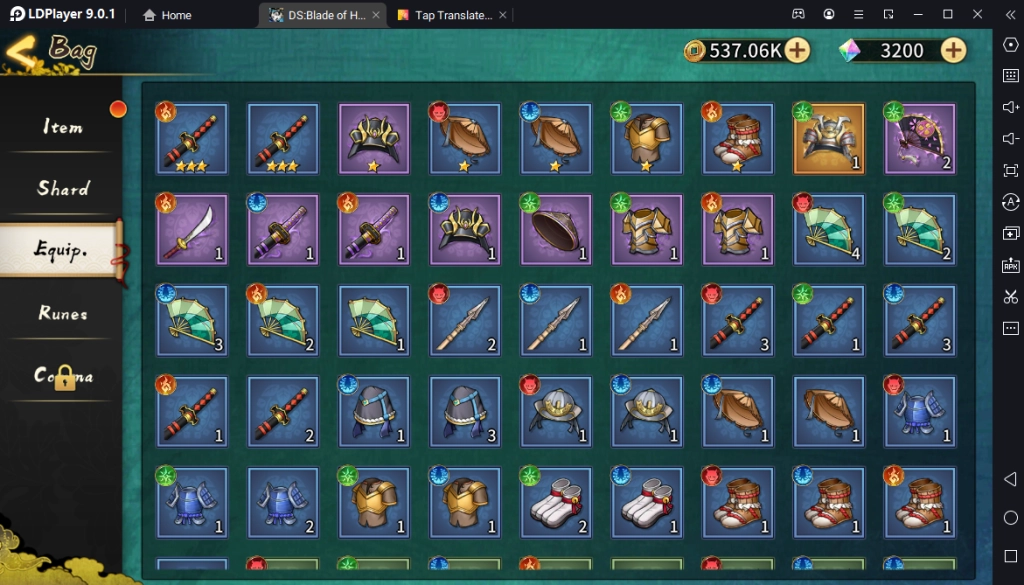
Task: Switch to the Item tab
Action: click(x=62, y=127)
